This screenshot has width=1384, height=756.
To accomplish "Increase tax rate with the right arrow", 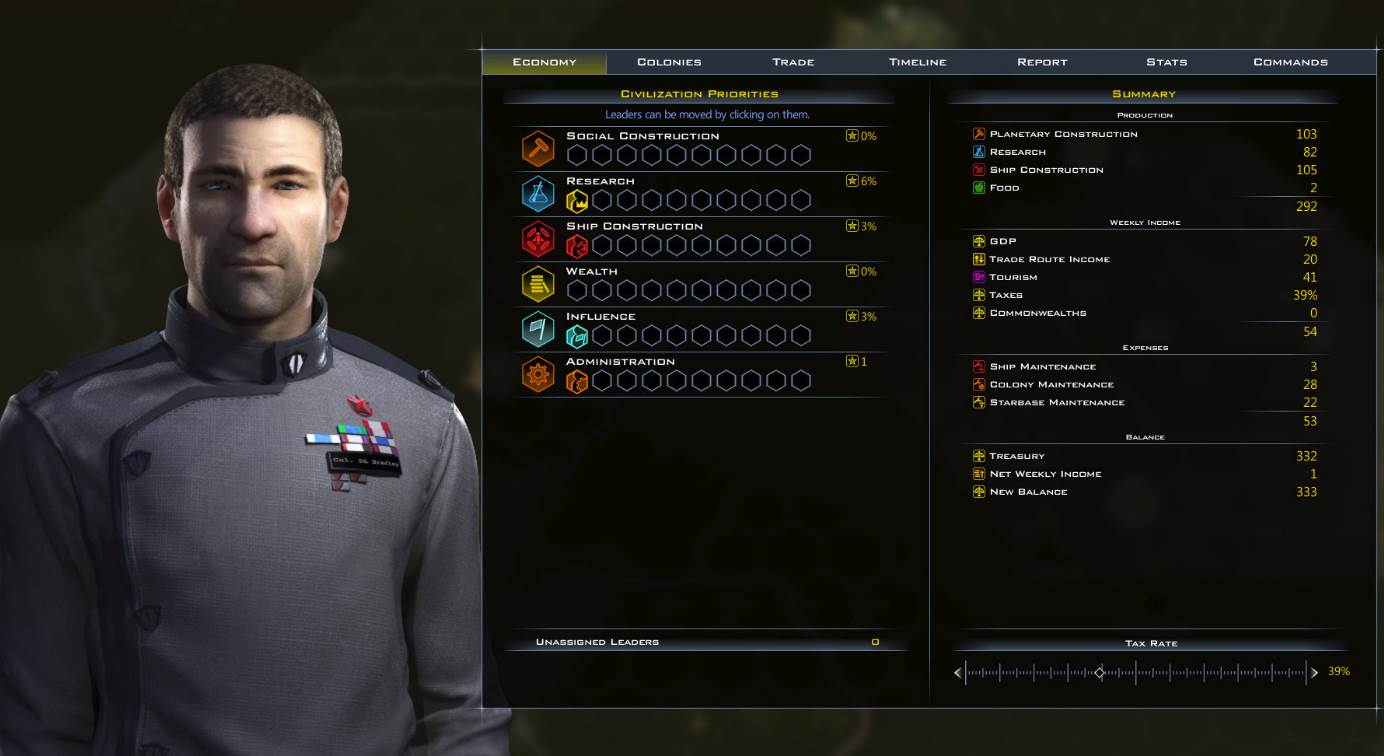I will pos(1314,673).
